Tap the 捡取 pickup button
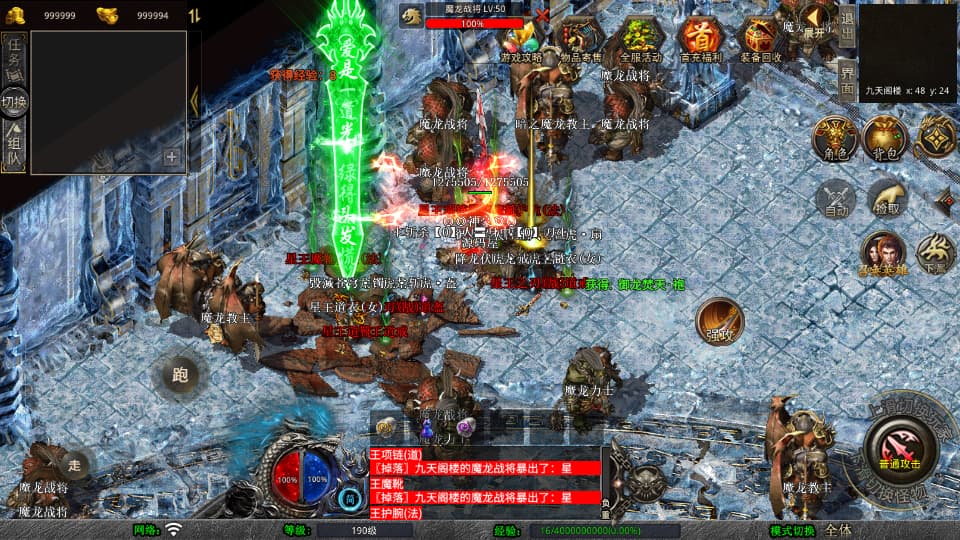This screenshot has width=960, height=540. point(886,199)
